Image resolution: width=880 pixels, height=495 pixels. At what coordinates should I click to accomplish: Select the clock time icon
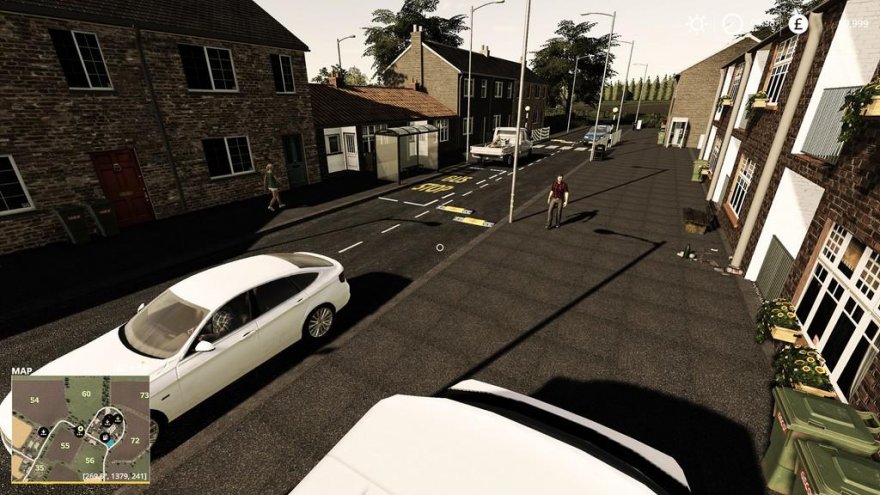pos(733,23)
